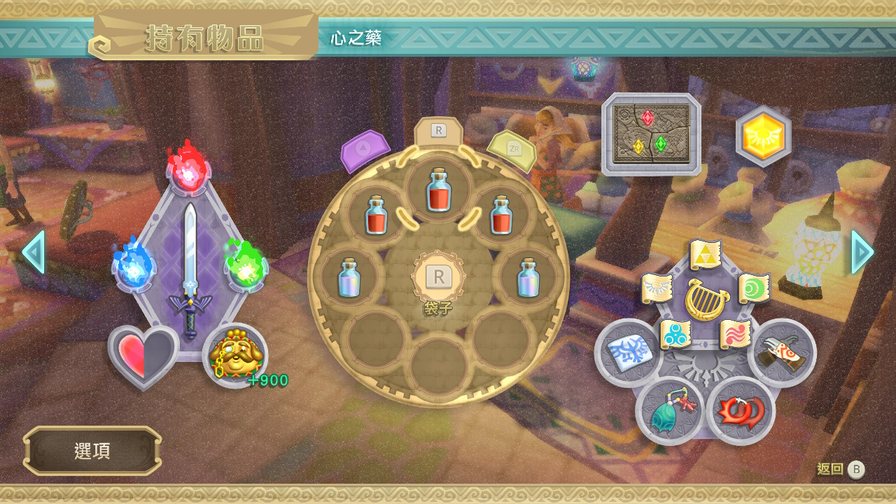Select the red sacred flame
This screenshot has width=896, height=504.
[x=187, y=170]
